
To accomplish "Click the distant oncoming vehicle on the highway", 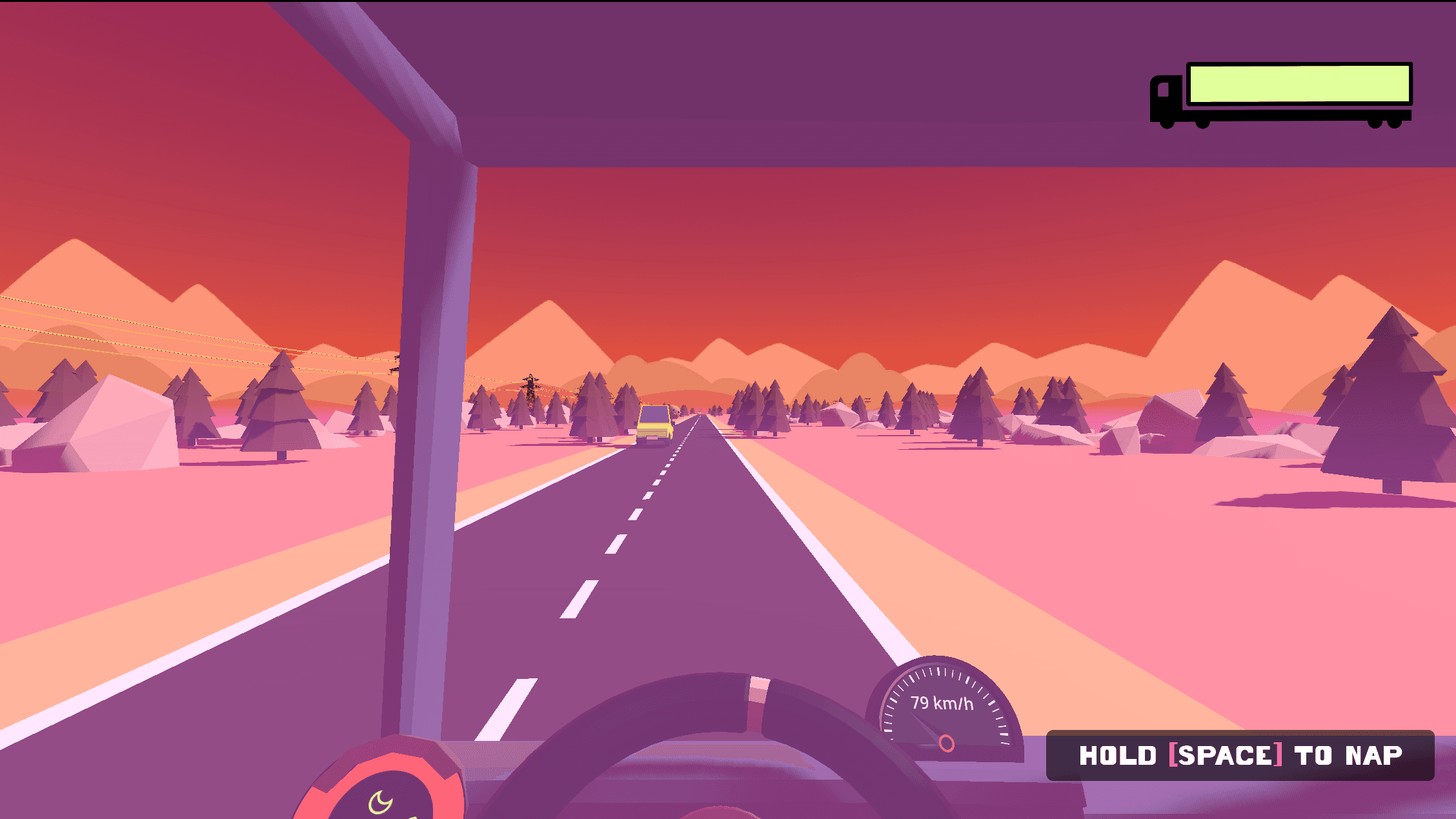I will pyautogui.click(x=699, y=412).
